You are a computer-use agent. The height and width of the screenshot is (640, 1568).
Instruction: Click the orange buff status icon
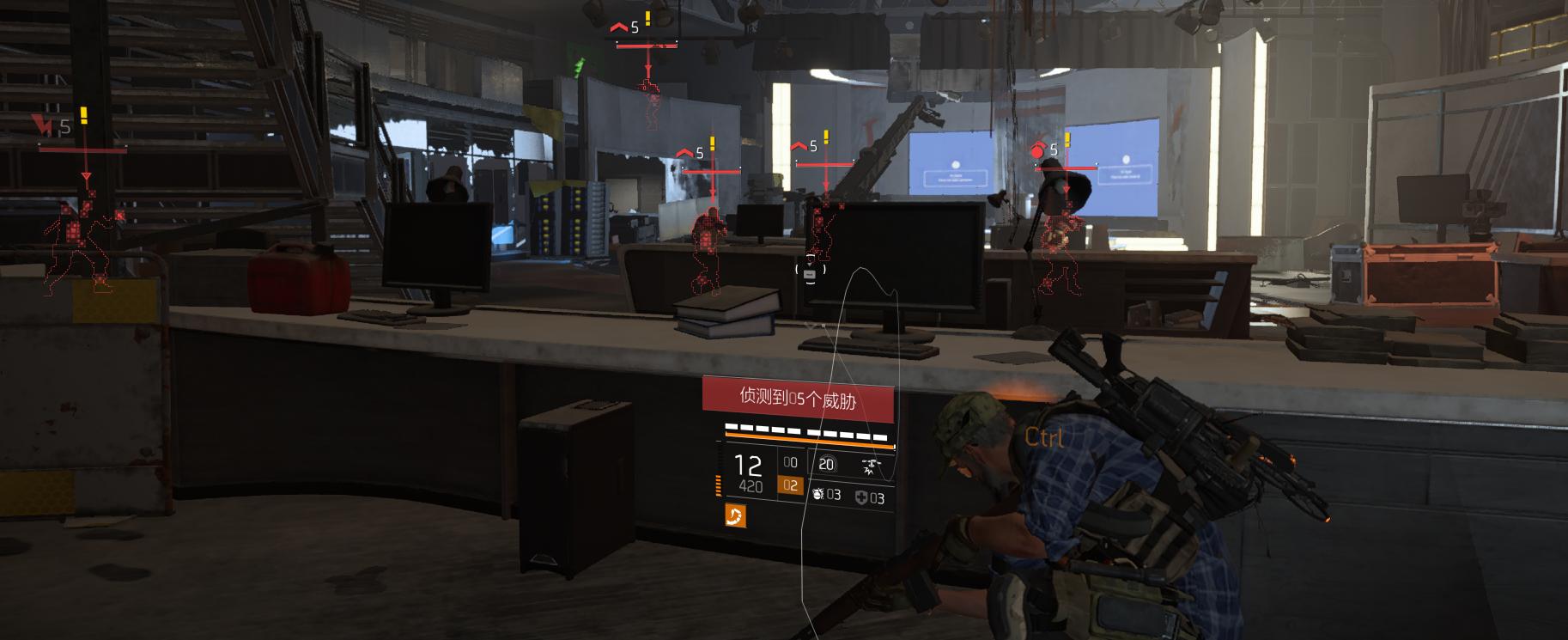pyautogui.click(x=736, y=515)
